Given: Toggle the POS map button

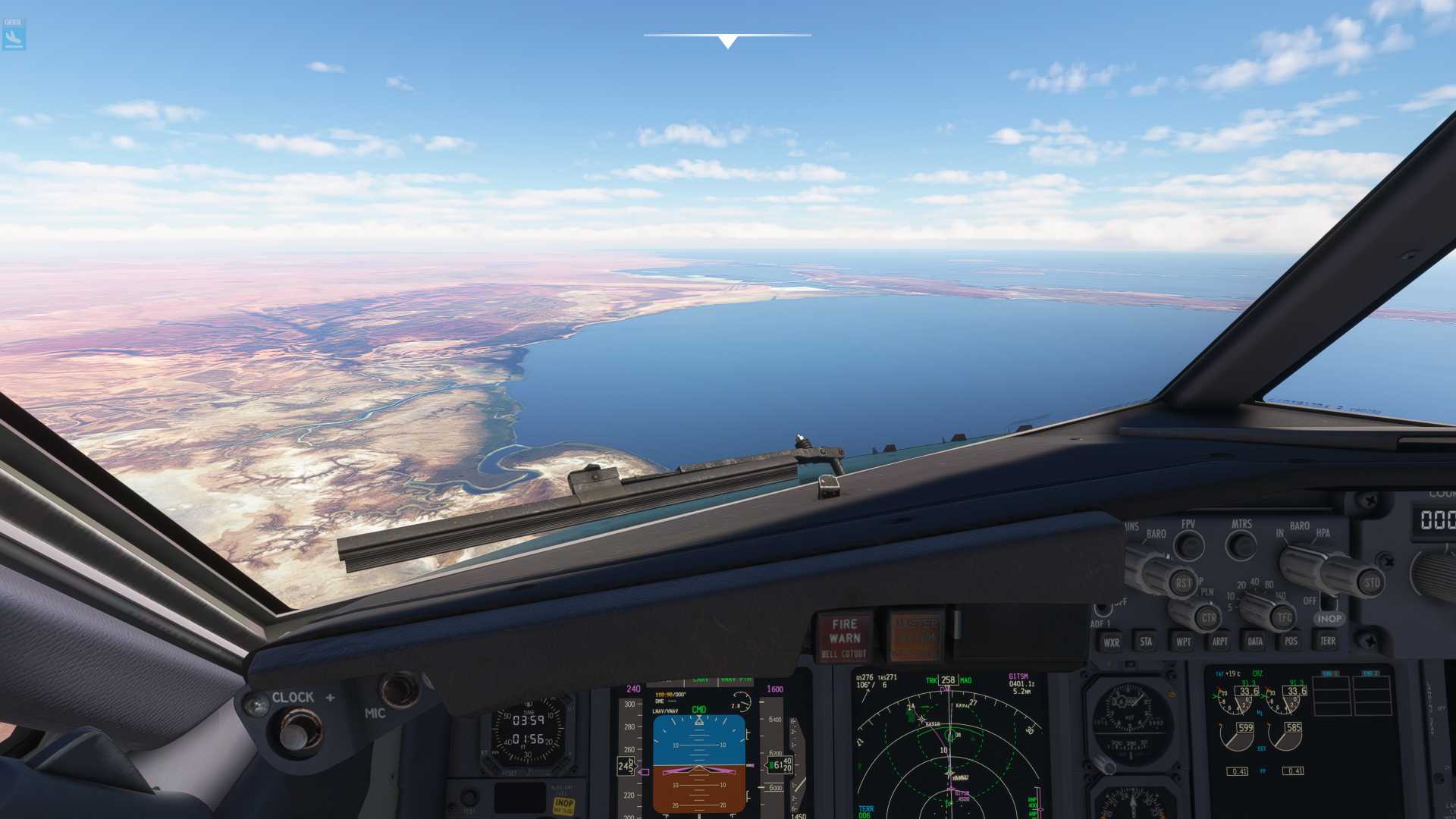Looking at the screenshot, I should point(1291,641).
